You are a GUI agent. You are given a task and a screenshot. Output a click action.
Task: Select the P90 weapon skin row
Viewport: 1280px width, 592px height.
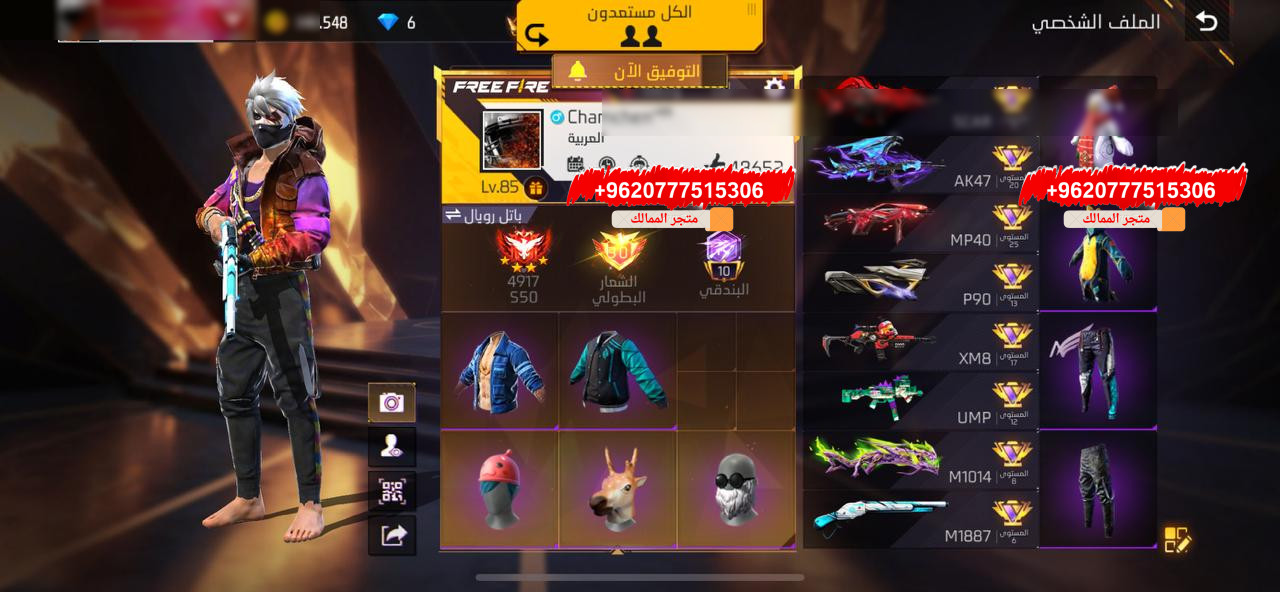pyautogui.click(x=920, y=283)
